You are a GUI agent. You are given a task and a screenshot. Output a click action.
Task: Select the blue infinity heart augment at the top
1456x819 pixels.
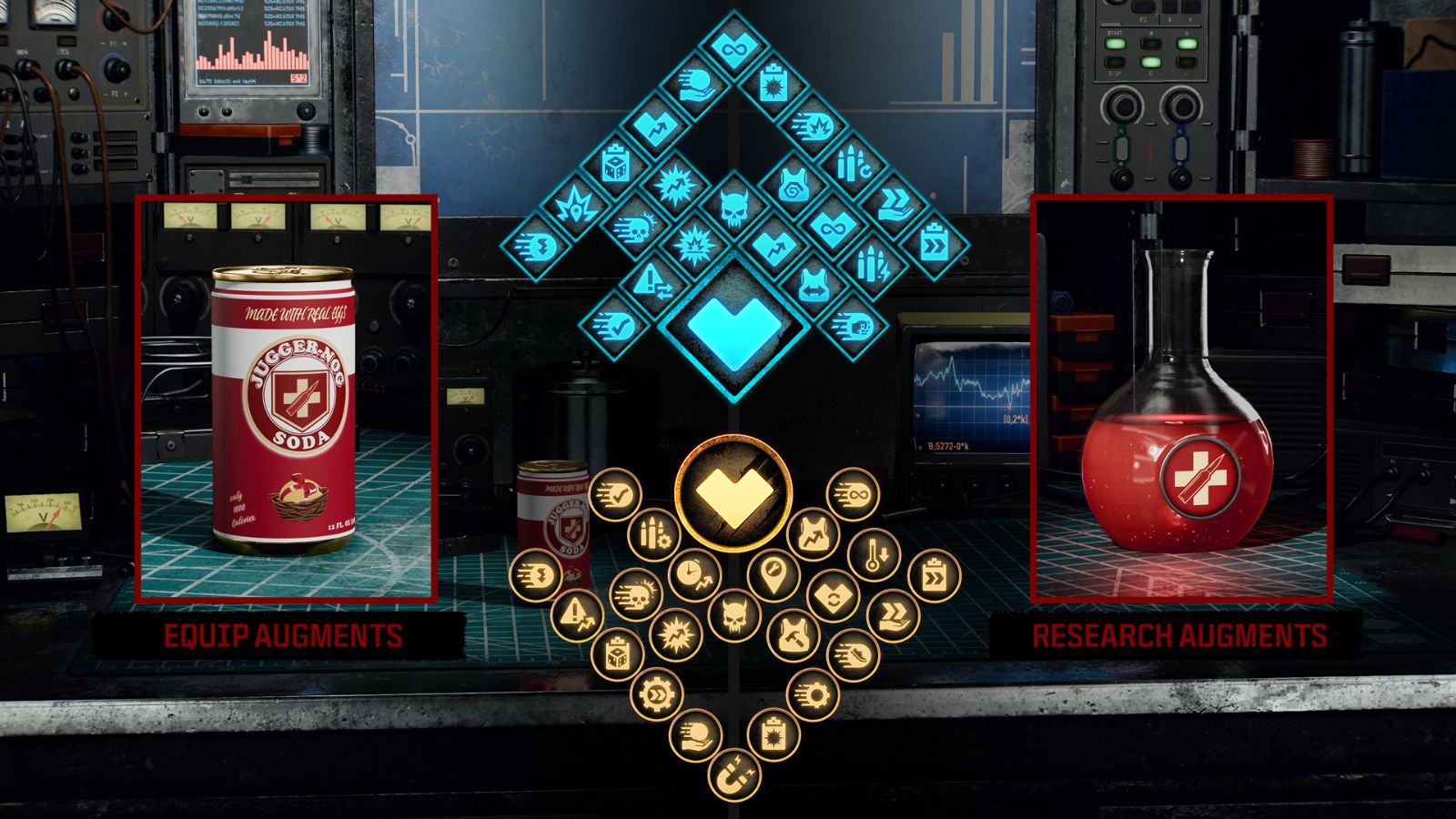733,46
